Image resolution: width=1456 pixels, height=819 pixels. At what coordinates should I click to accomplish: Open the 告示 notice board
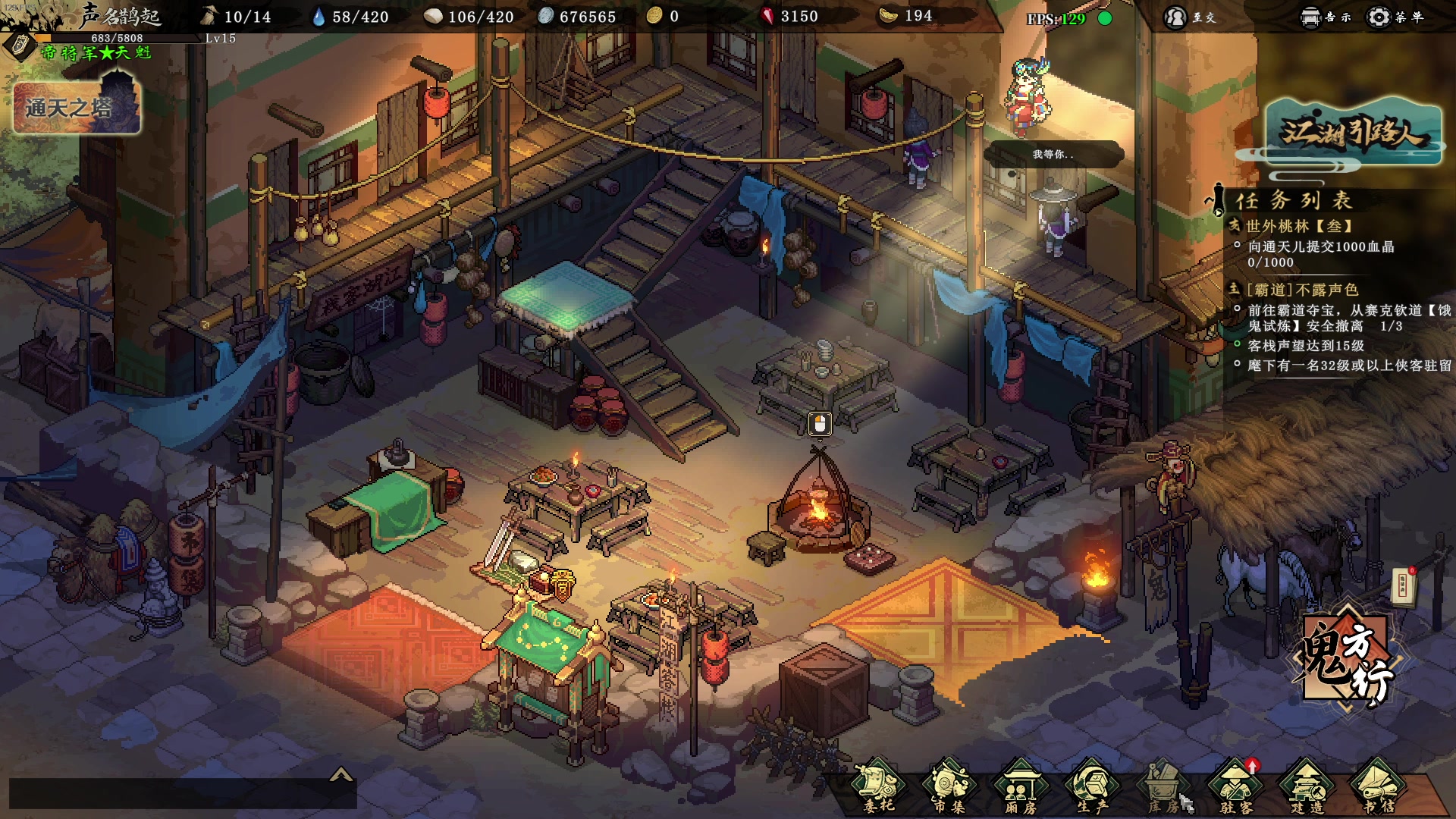point(1325,17)
